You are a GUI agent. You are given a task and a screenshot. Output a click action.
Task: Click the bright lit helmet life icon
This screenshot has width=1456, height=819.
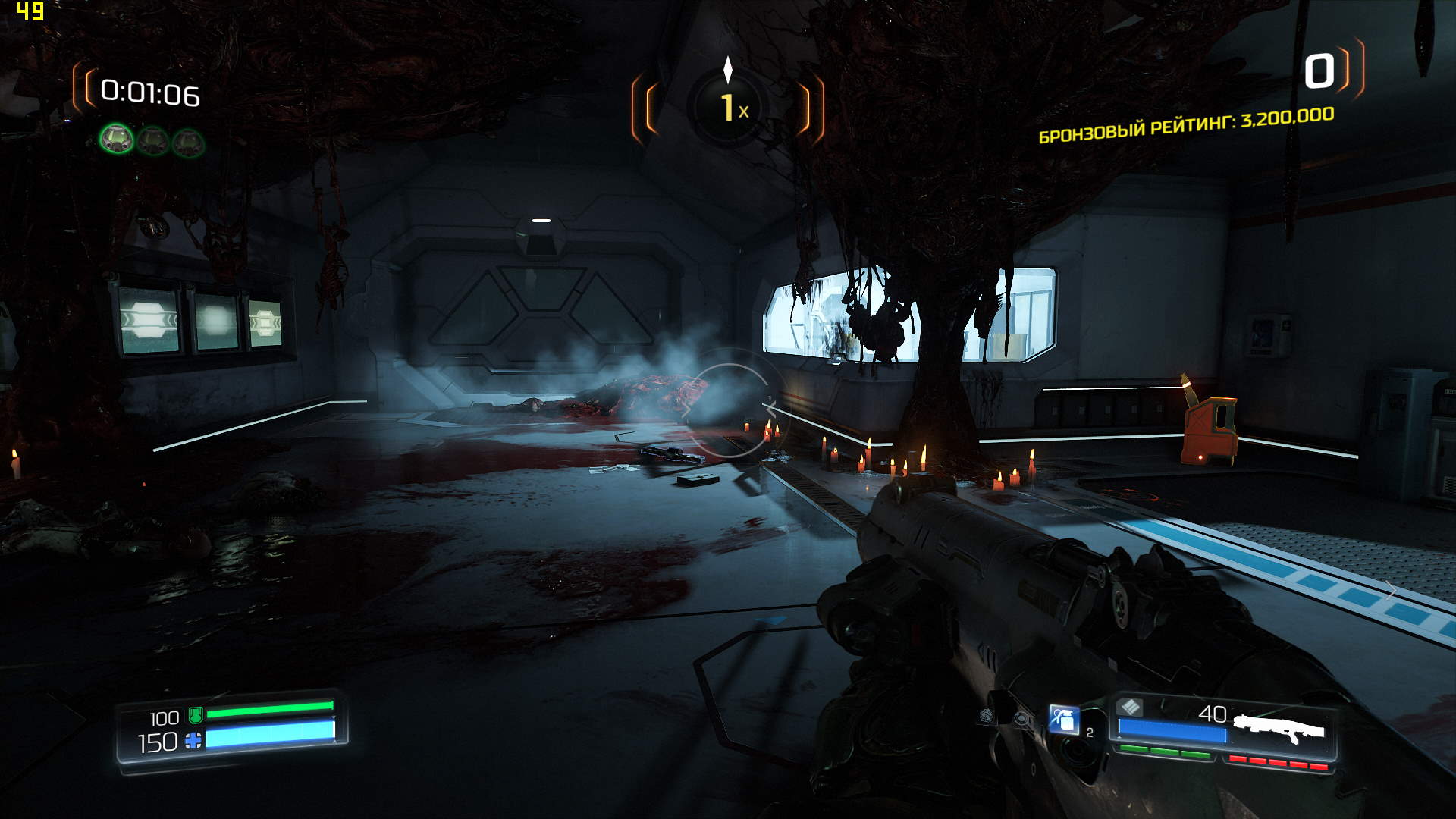coord(117,139)
